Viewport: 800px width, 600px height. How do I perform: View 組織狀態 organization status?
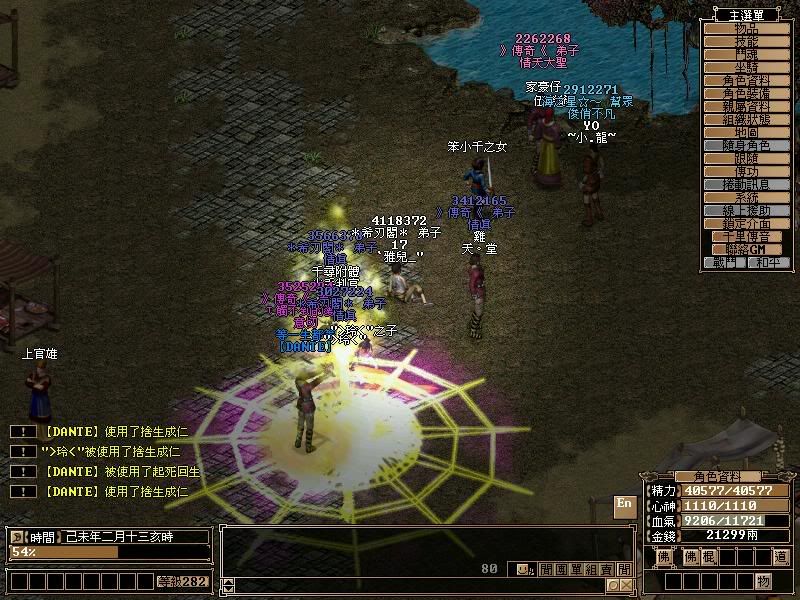pyautogui.click(x=746, y=119)
